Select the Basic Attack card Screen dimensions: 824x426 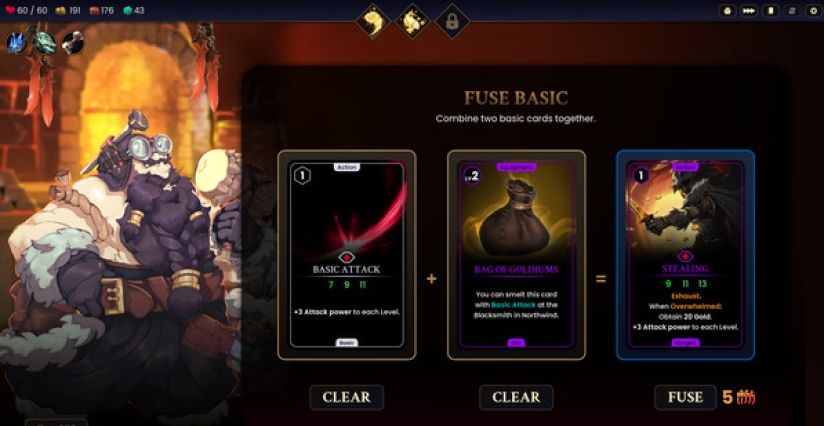346,255
